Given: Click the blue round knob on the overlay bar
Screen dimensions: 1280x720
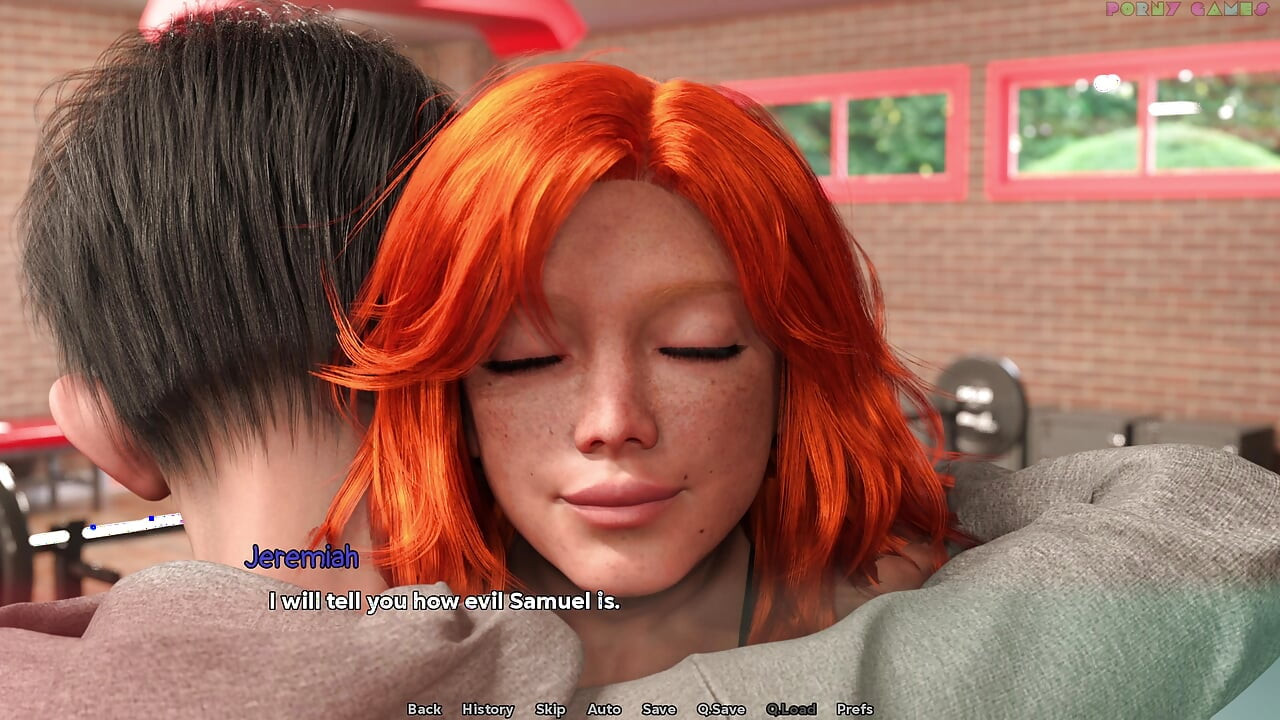Looking at the screenshot, I should coord(93,526).
